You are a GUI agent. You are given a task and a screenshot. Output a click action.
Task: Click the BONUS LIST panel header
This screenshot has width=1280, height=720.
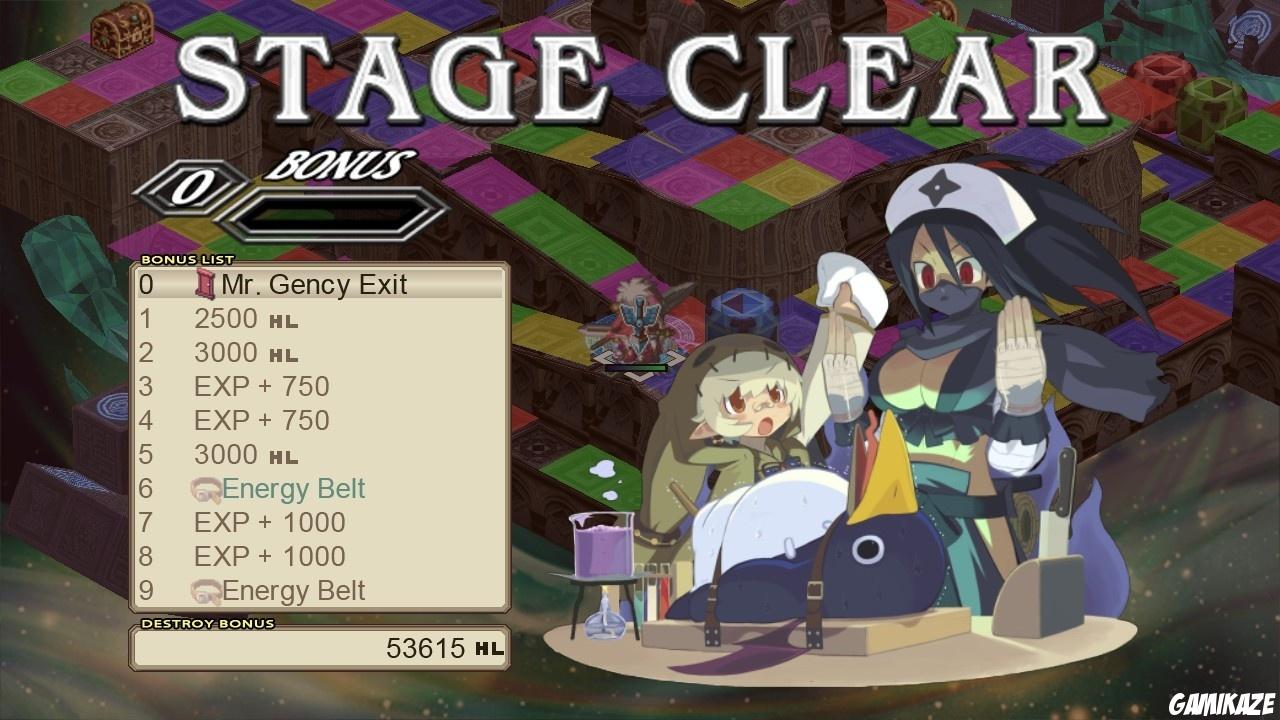(185, 258)
